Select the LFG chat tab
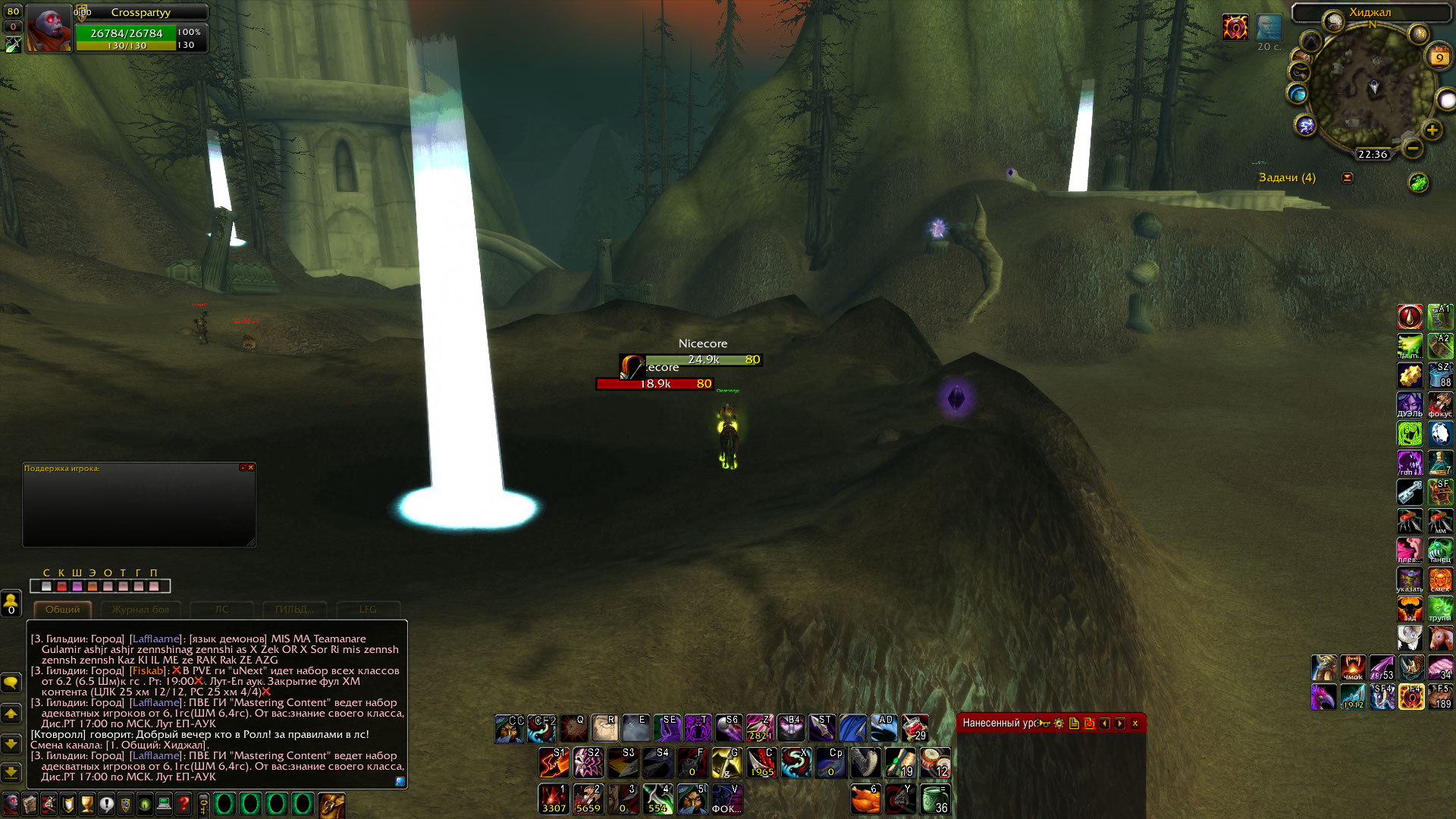The image size is (1456, 819). pyautogui.click(x=368, y=609)
